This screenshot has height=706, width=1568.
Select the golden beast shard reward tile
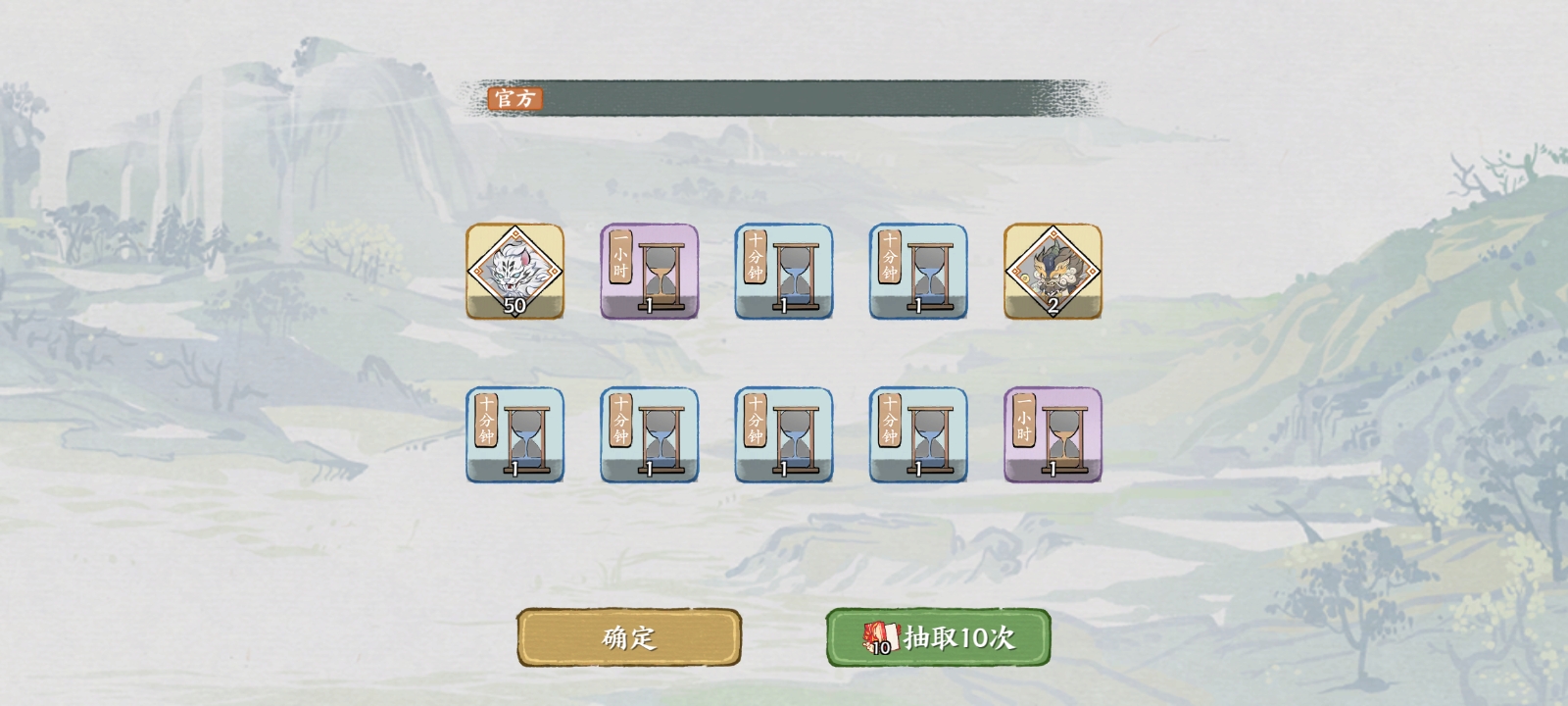(1053, 272)
